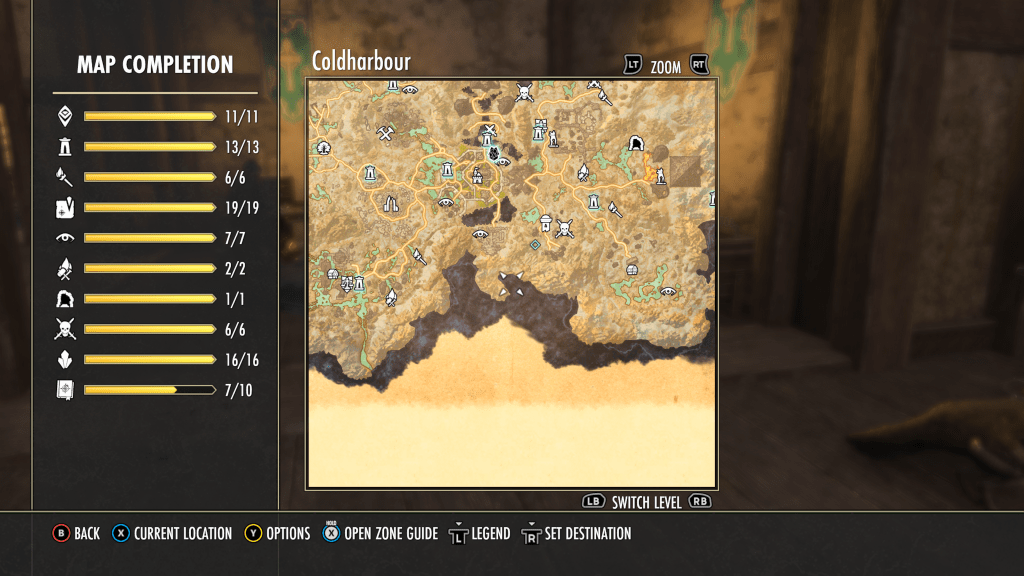This screenshot has width=1024, height=576.
Task: Choose the domed tower marker
Action: click(x=545, y=221)
